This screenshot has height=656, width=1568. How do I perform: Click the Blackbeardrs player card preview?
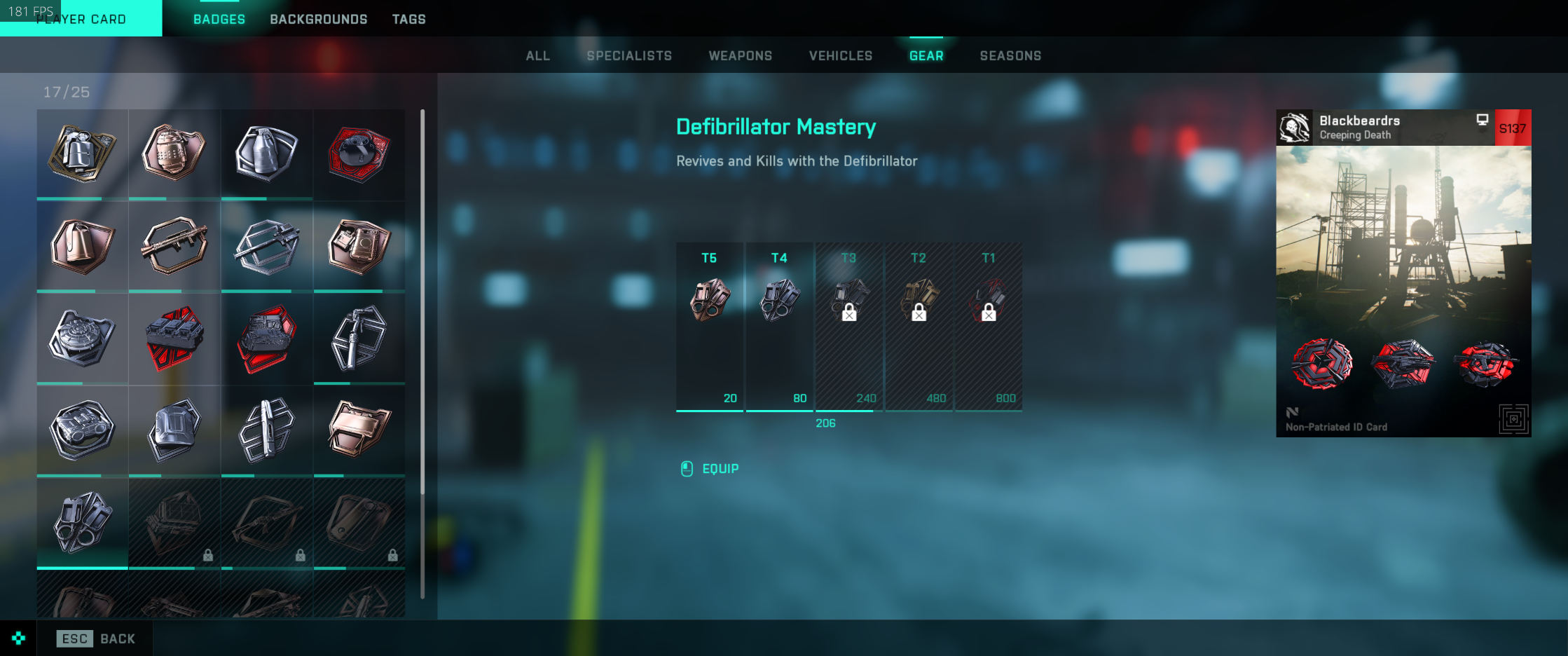pyautogui.click(x=1403, y=273)
